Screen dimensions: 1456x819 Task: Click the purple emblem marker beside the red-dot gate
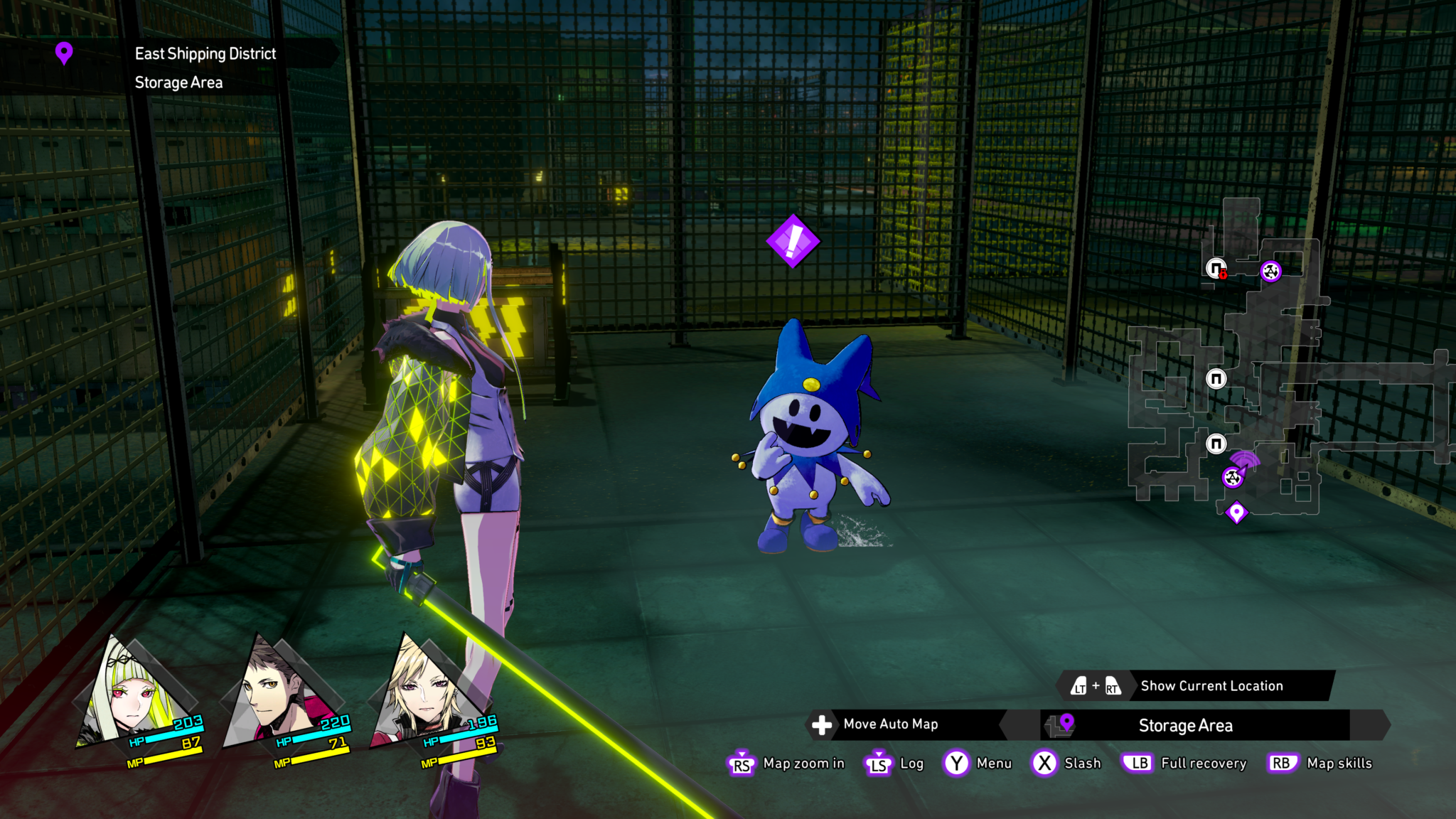pyautogui.click(x=1270, y=271)
